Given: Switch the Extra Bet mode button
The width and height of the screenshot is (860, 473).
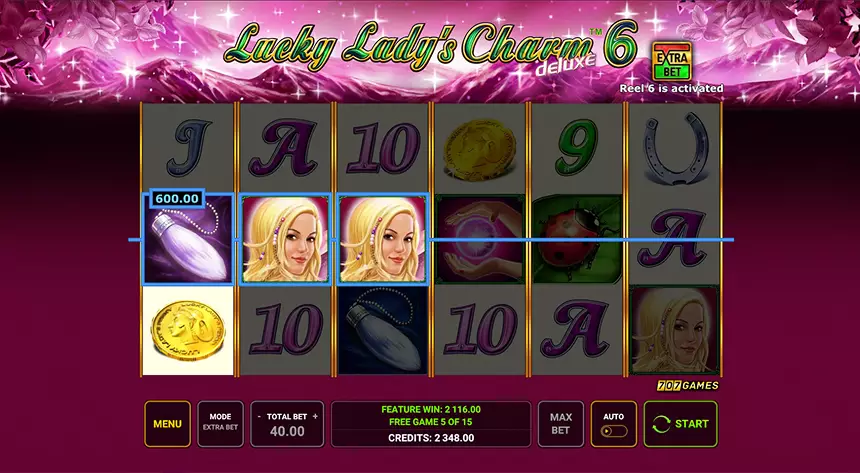Looking at the screenshot, I should pyautogui.click(x=220, y=424).
